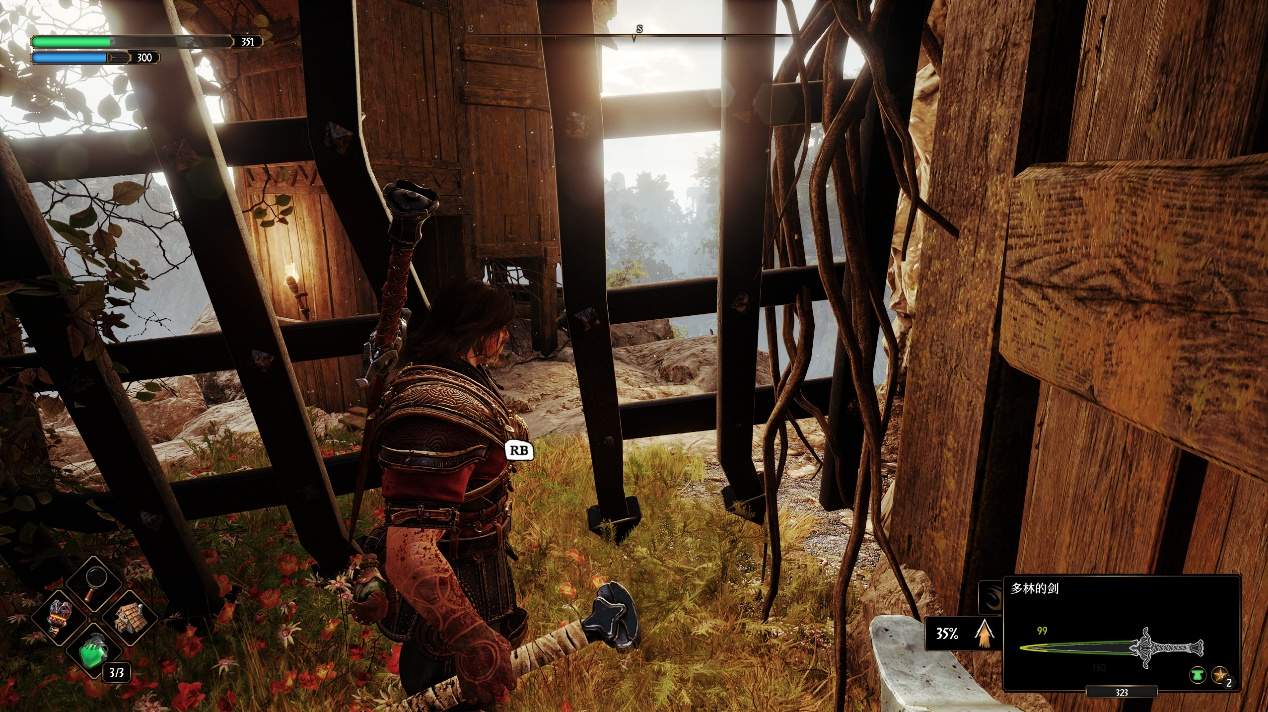Open the 多林的剑 weapon panel
Viewport: 1268px width, 712px height.
[1121, 633]
